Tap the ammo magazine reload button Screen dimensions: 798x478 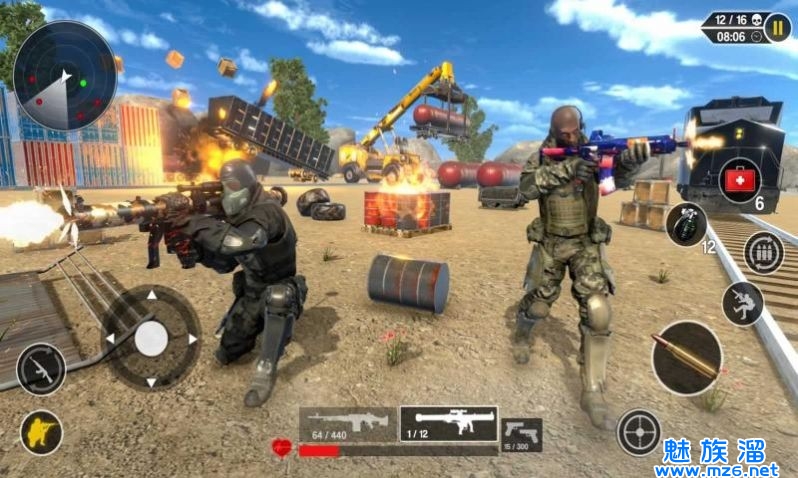tap(764, 253)
